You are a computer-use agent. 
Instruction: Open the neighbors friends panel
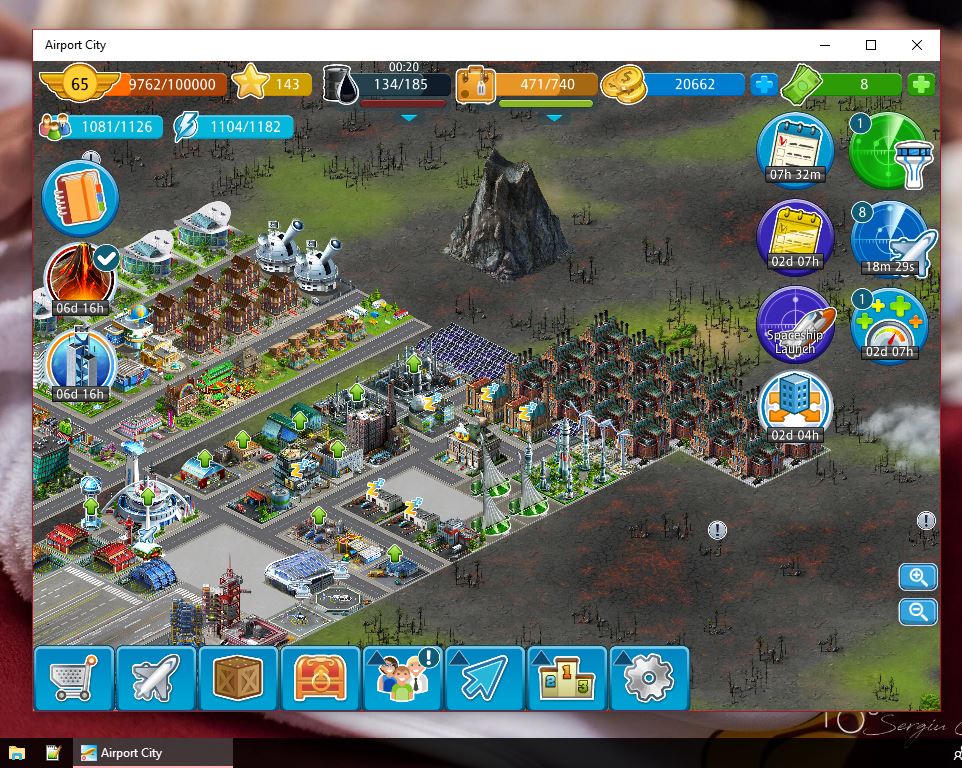tap(402, 678)
